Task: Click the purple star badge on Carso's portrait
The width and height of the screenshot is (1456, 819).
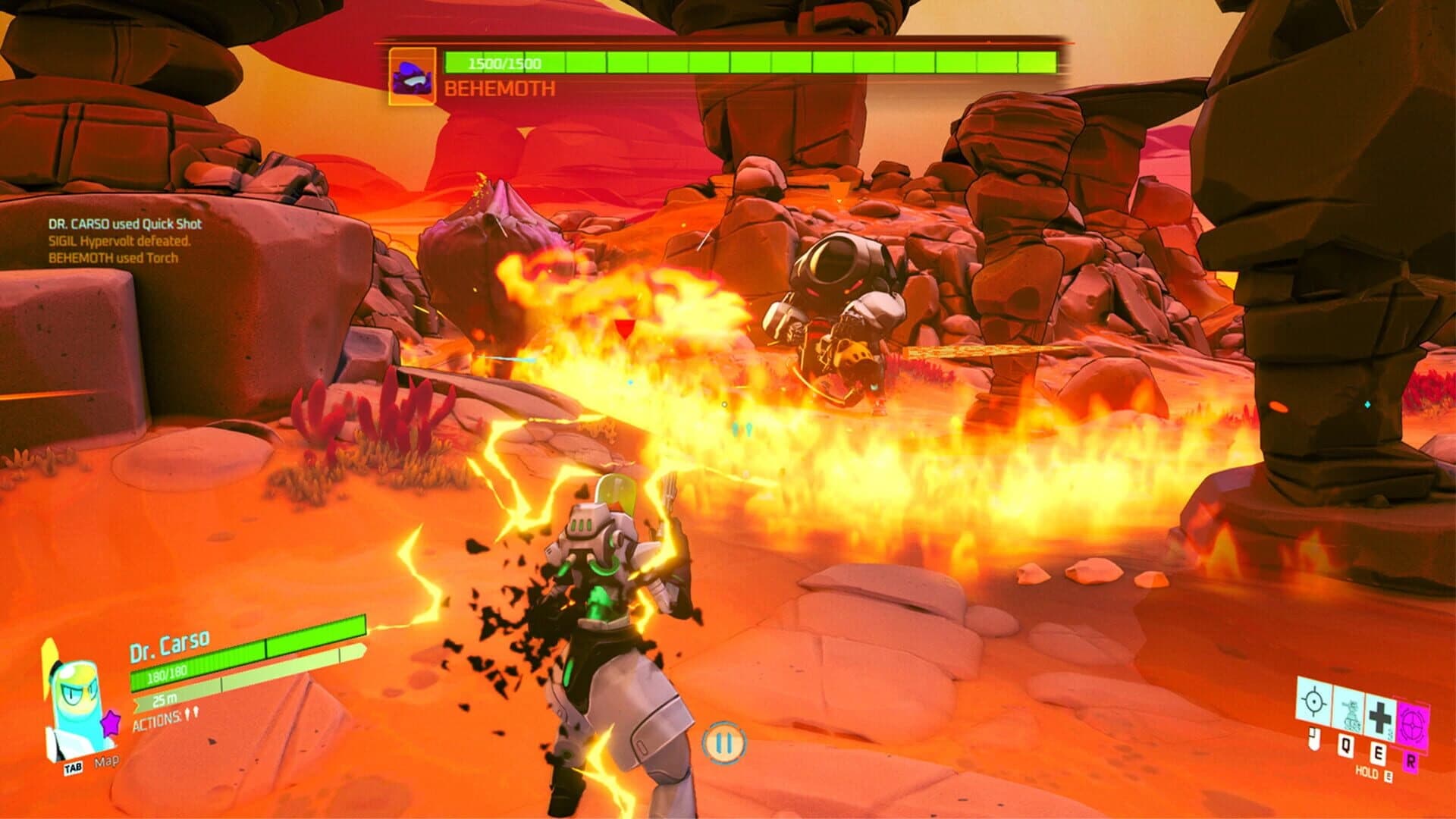Action: coord(111,721)
